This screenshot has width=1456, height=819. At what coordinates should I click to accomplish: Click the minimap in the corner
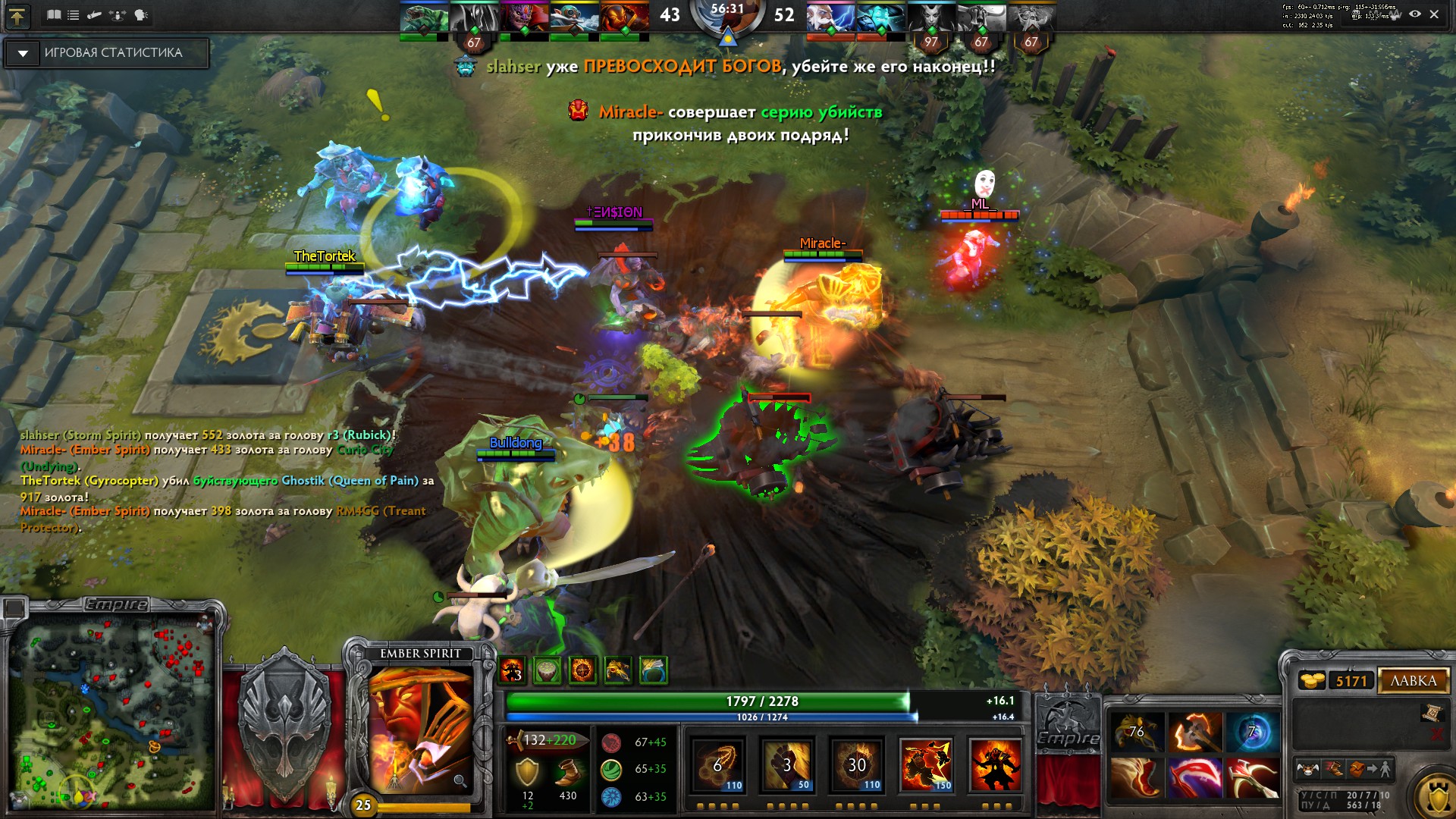114,713
